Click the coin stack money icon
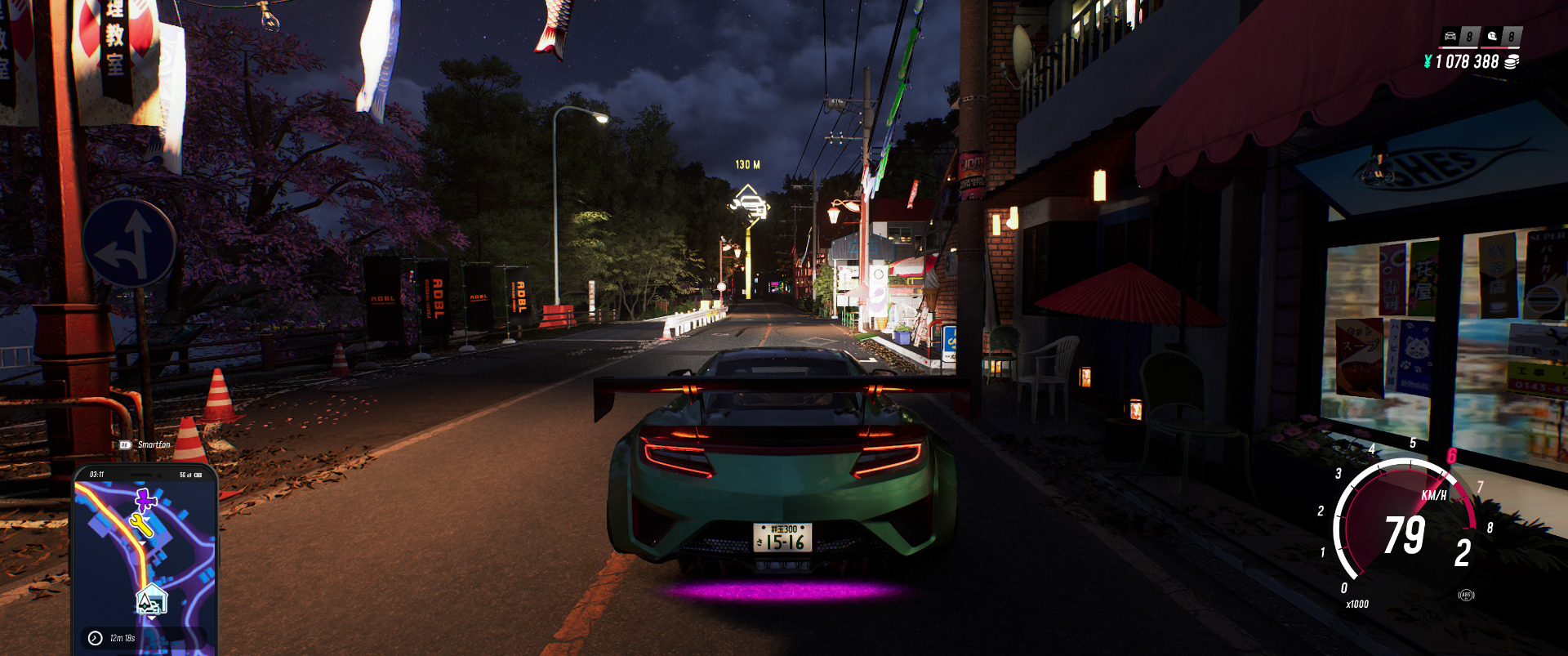Screen dimensions: 1568x656 (1512, 62)
